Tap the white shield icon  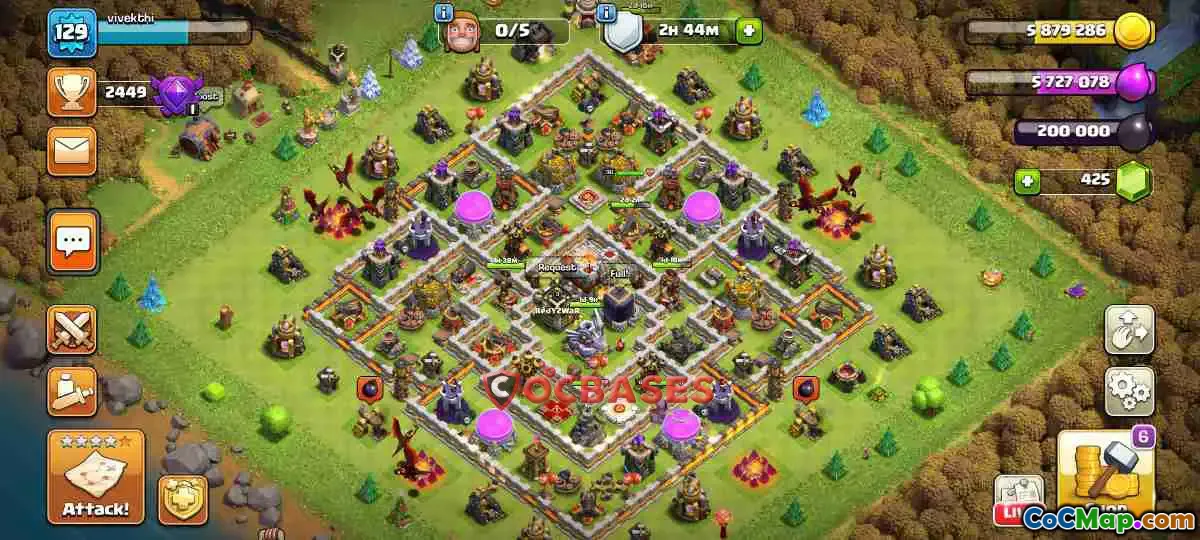(x=623, y=33)
